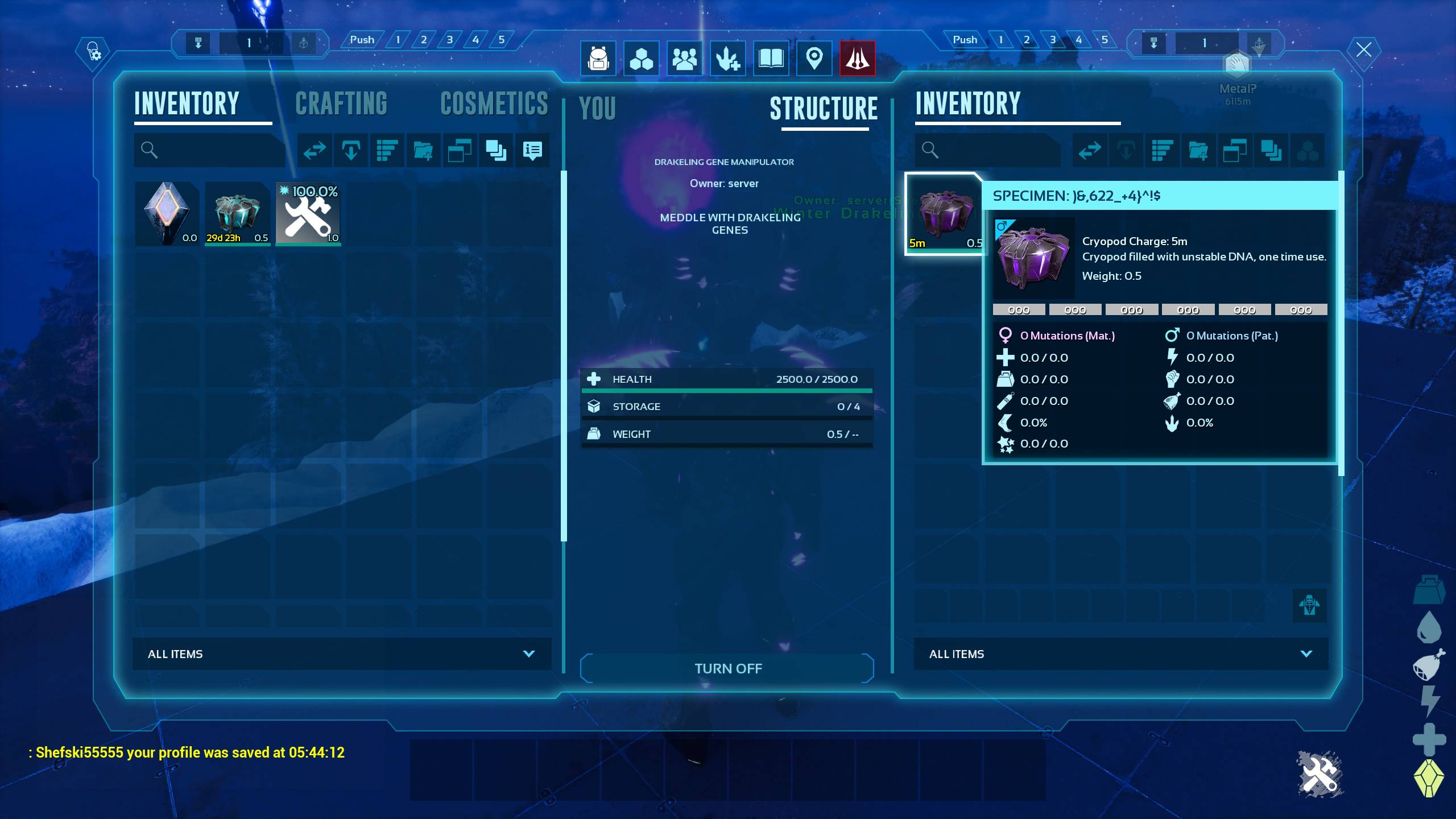Transfer all items from structure inventory
This screenshot has height=819, width=1456.
1090,151
